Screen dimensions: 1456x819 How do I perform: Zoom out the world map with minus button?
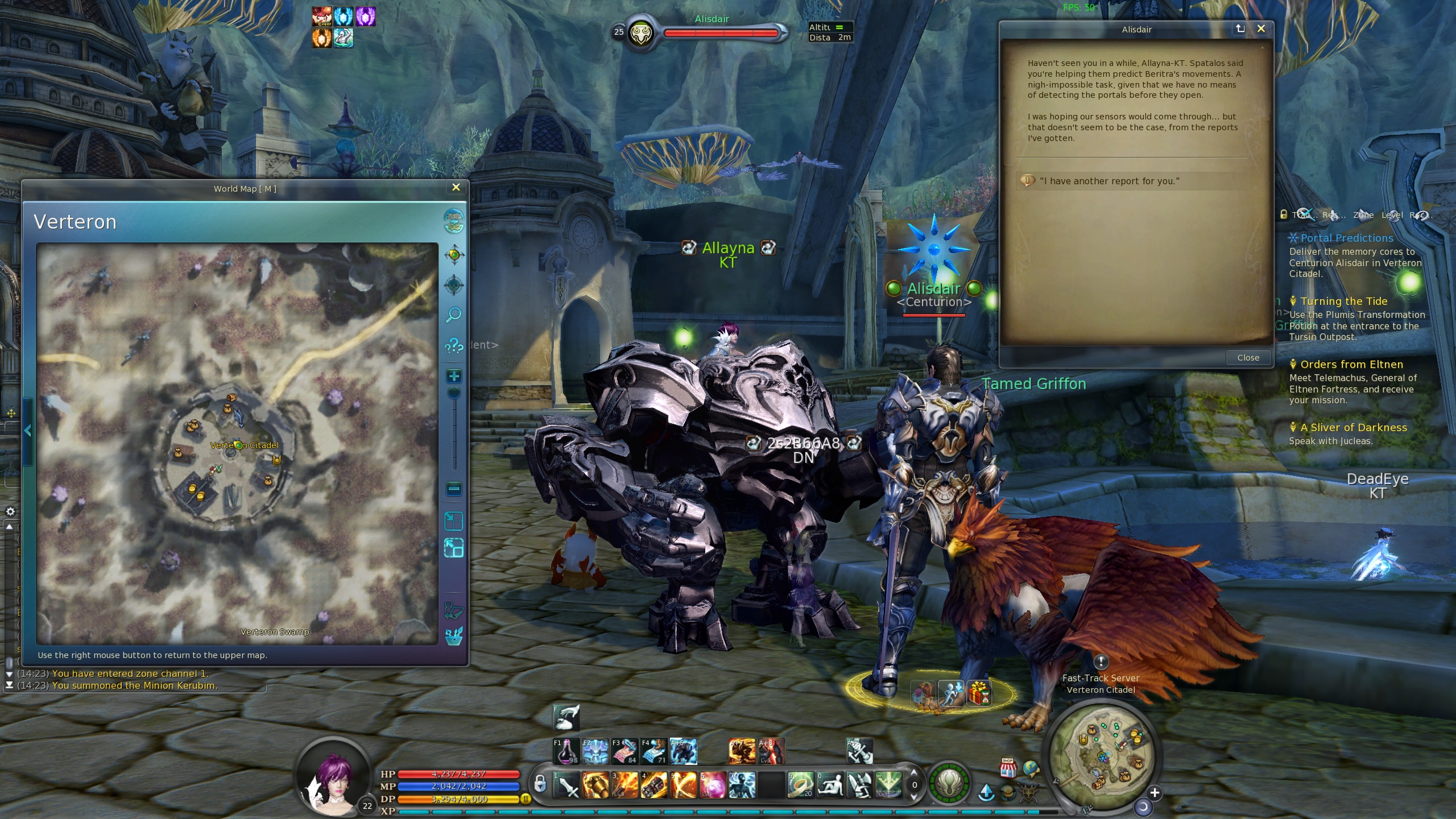[x=454, y=489]
